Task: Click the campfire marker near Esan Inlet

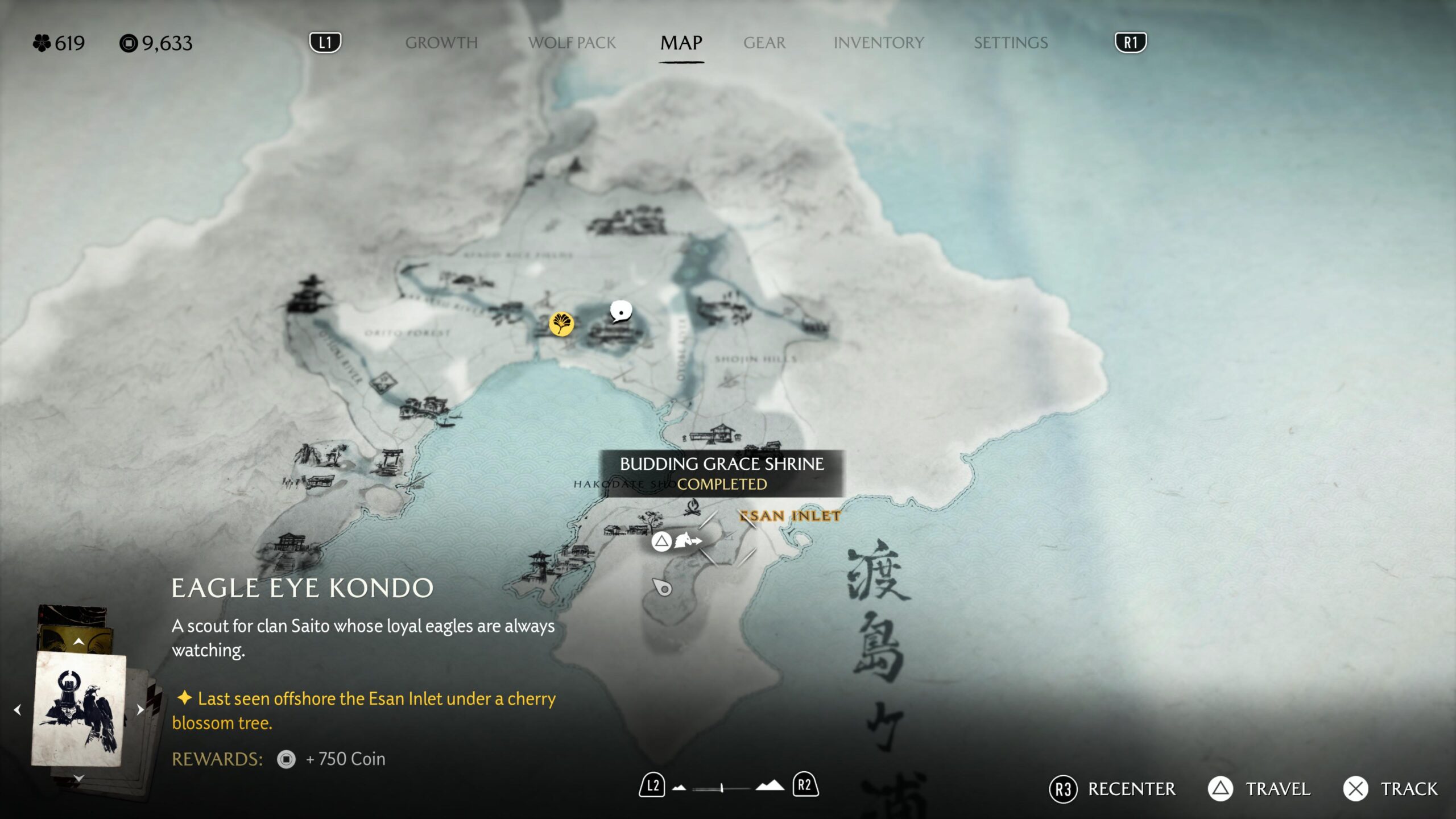Action: point(692,507)
